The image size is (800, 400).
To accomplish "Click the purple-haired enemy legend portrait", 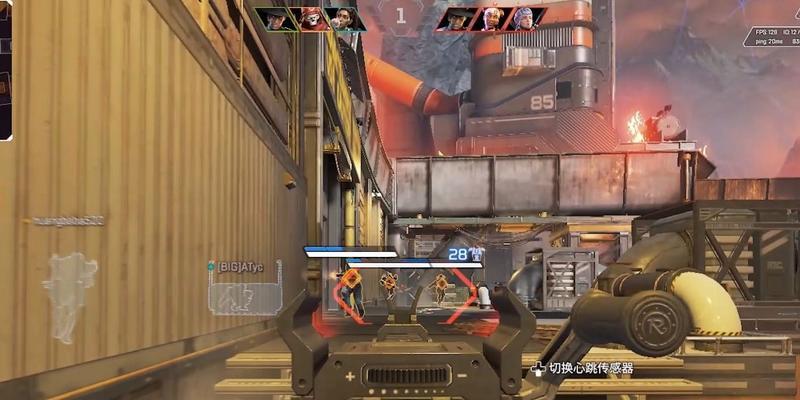I will (525, 19).
